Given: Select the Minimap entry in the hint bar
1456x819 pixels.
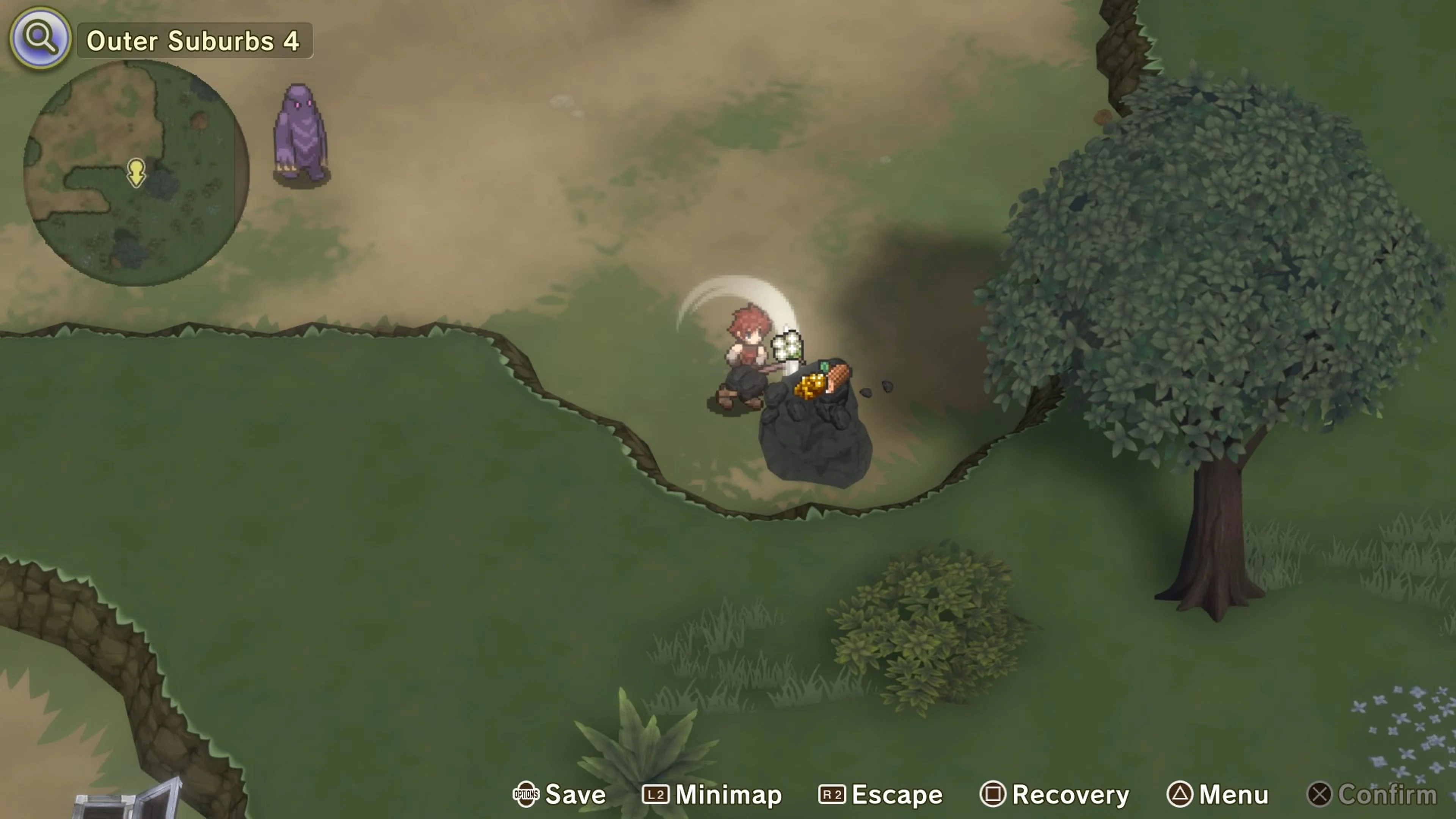Looking at the screenshot, I should point(729,794).
